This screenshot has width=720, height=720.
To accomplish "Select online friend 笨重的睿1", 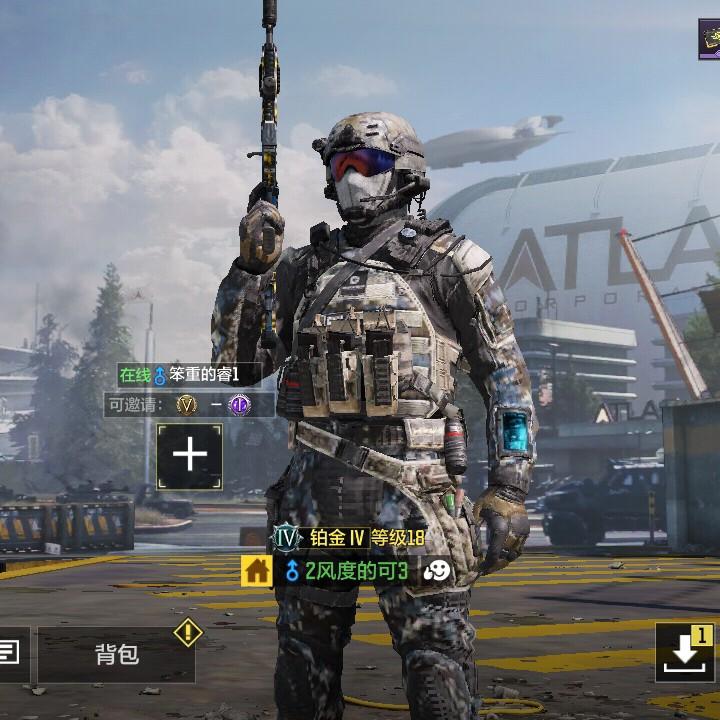I will [189, 375].
